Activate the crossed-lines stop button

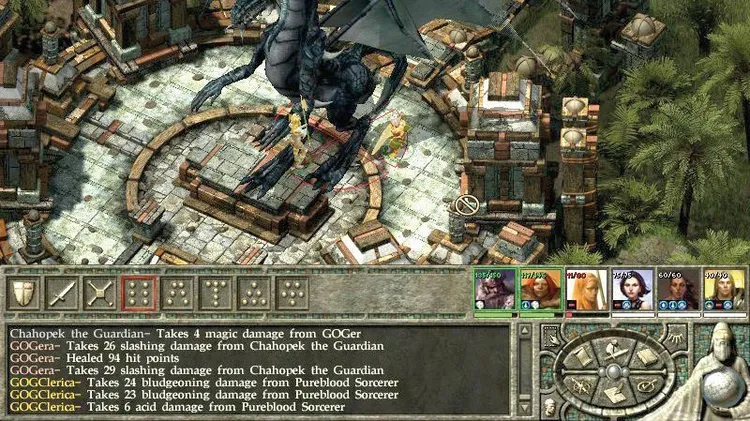click(100, 293)
